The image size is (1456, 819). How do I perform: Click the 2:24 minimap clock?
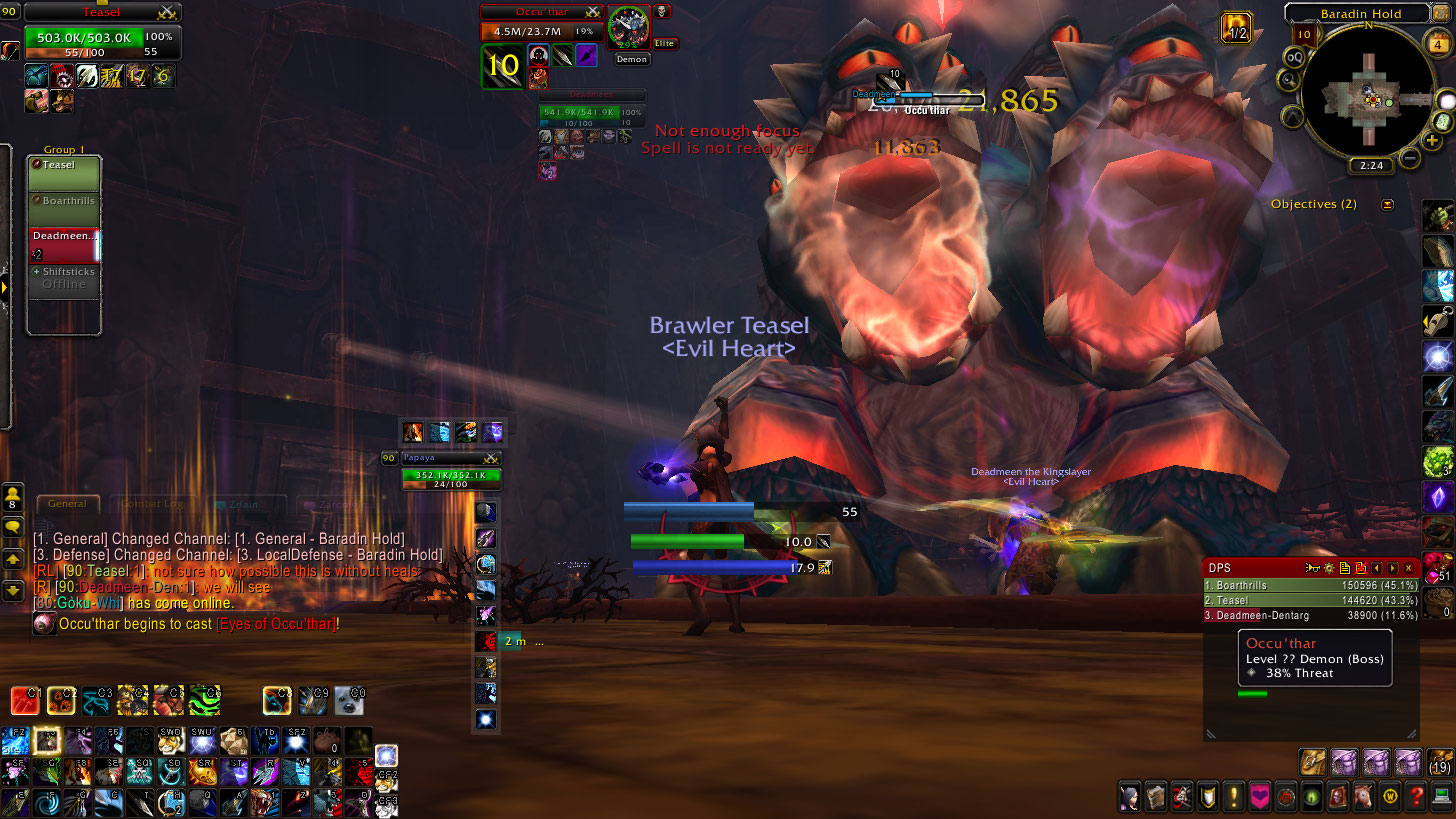1370,166
